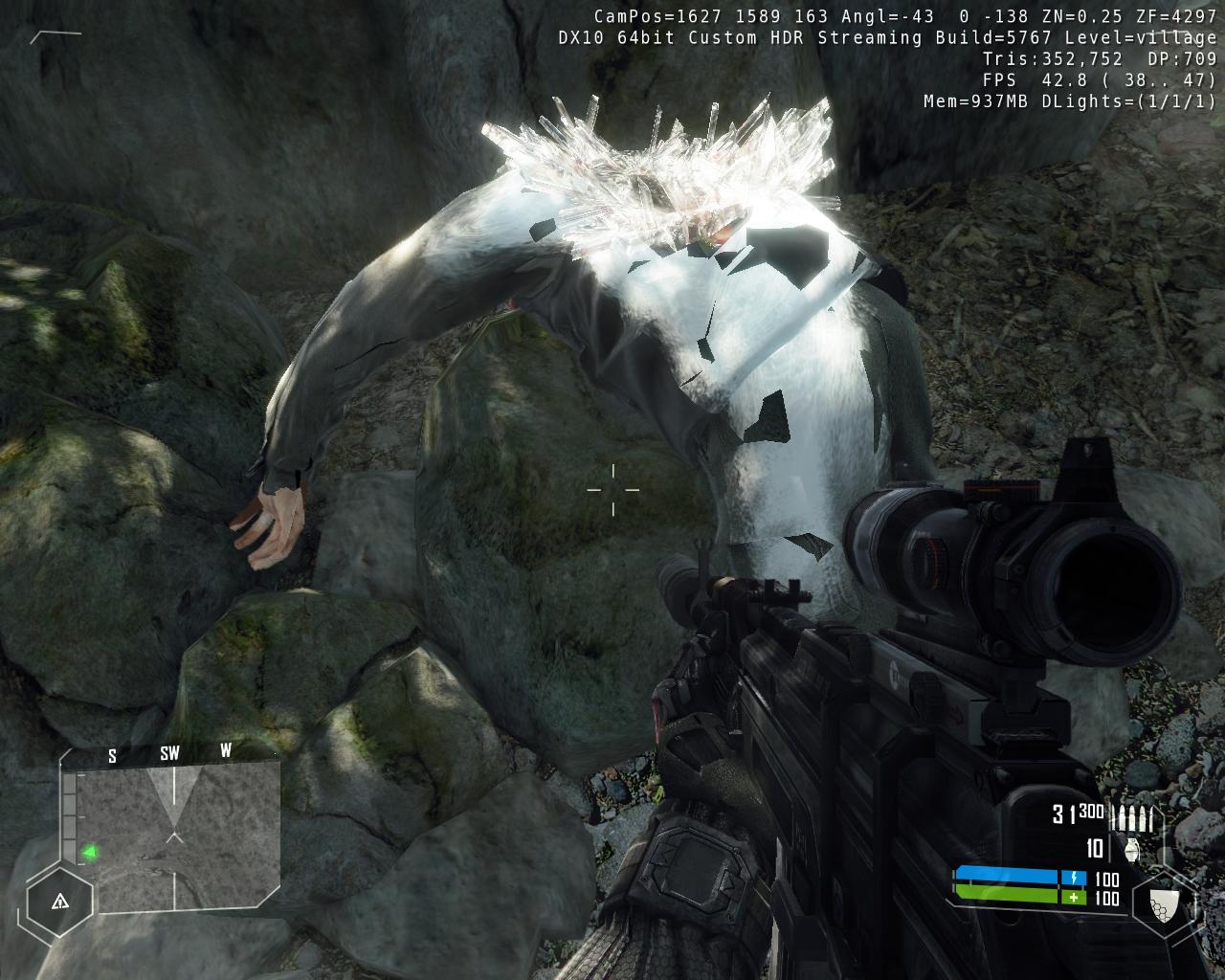Click the hexagonal warning triangle icon
Viewport: 1225px width, 980px height.
point(59,901)
